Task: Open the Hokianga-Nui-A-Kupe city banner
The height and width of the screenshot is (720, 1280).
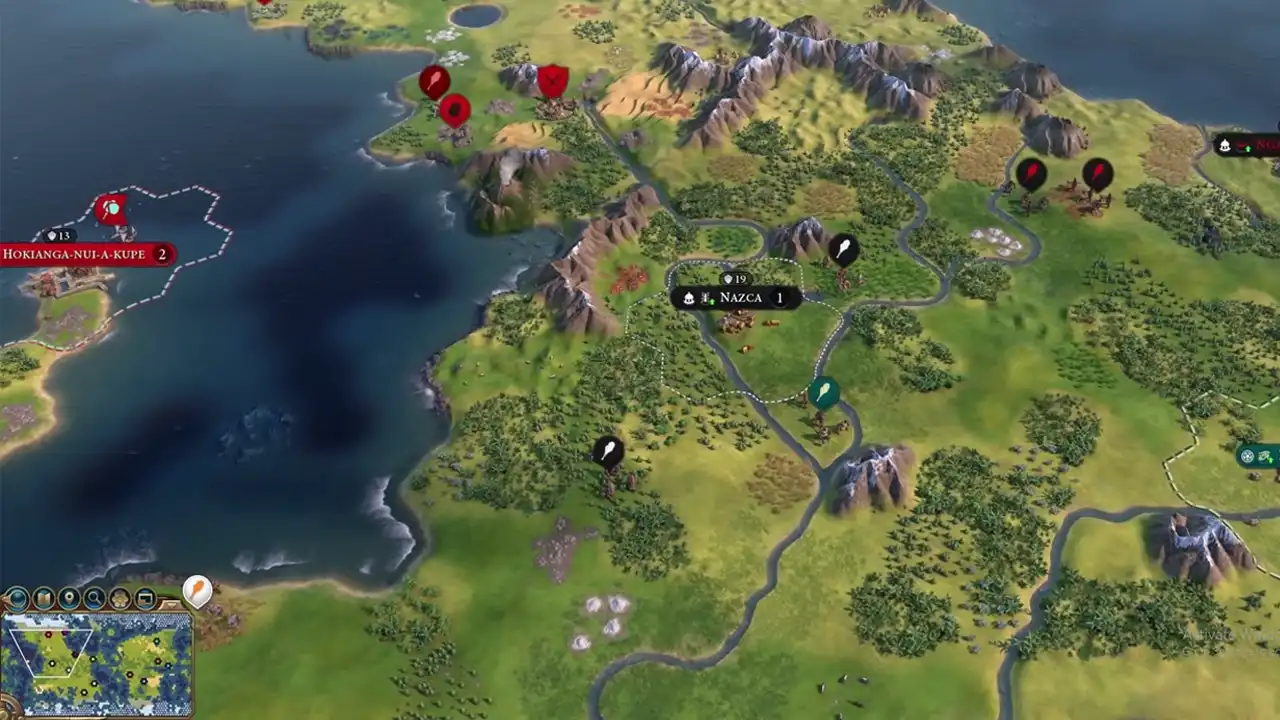Action: coord(87,255)
